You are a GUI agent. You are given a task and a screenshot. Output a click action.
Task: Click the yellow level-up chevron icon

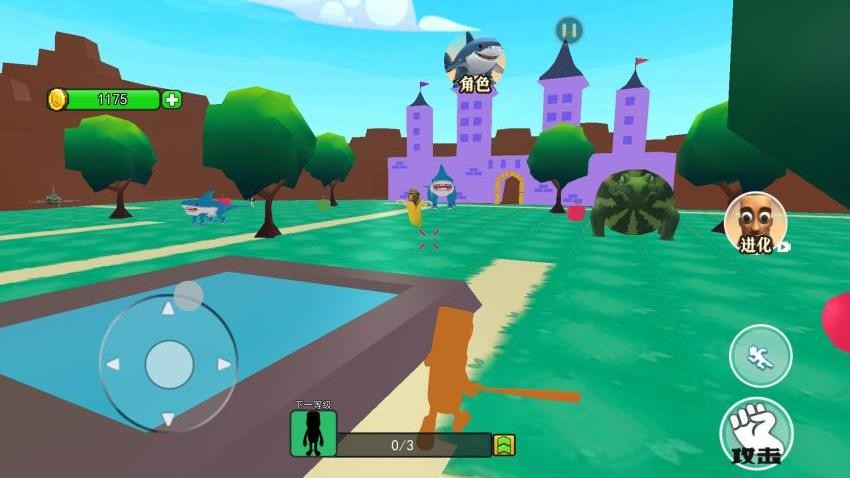(x=505, y=445)
